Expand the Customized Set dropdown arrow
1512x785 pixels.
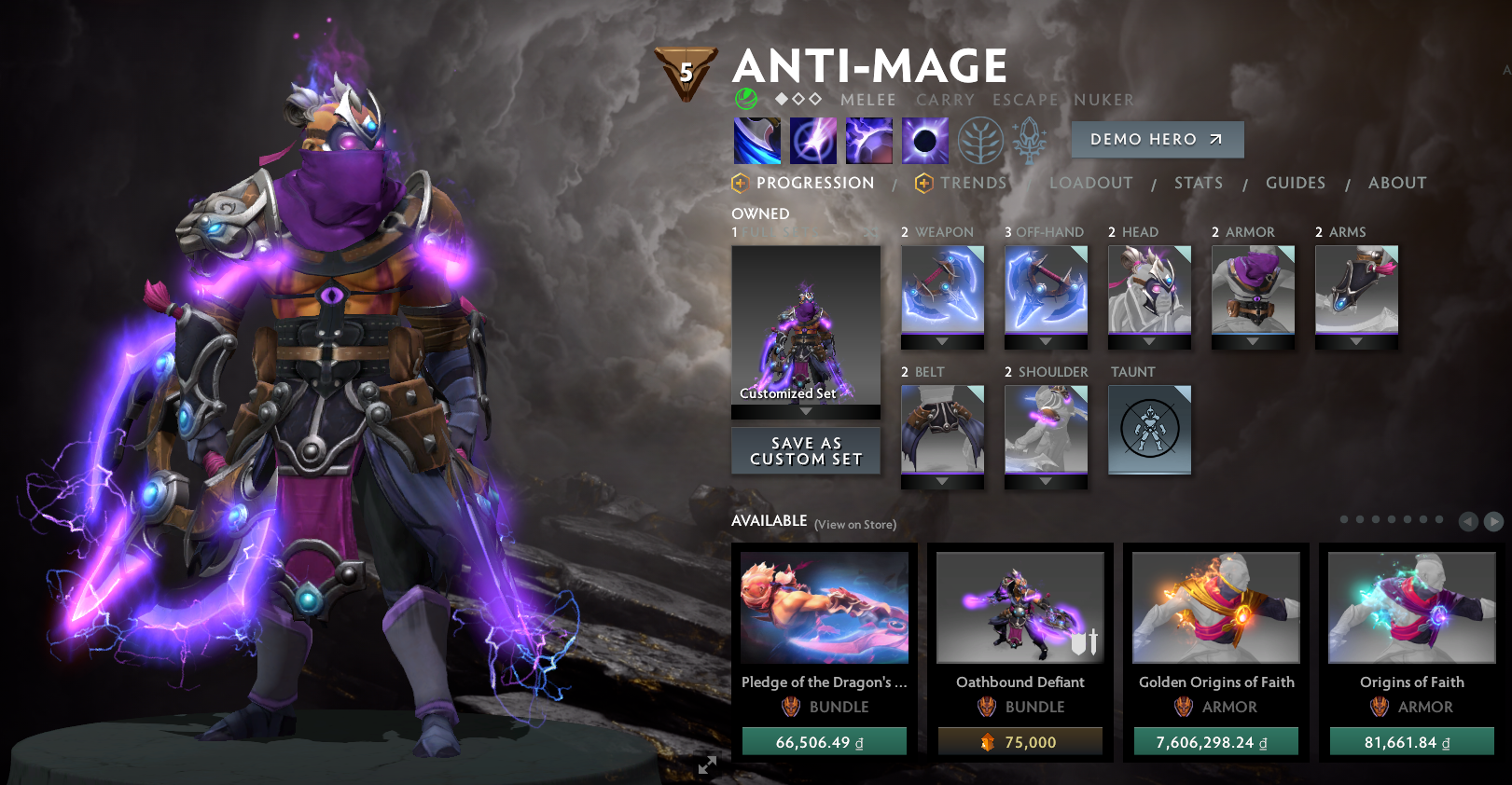tap(805, 411)
